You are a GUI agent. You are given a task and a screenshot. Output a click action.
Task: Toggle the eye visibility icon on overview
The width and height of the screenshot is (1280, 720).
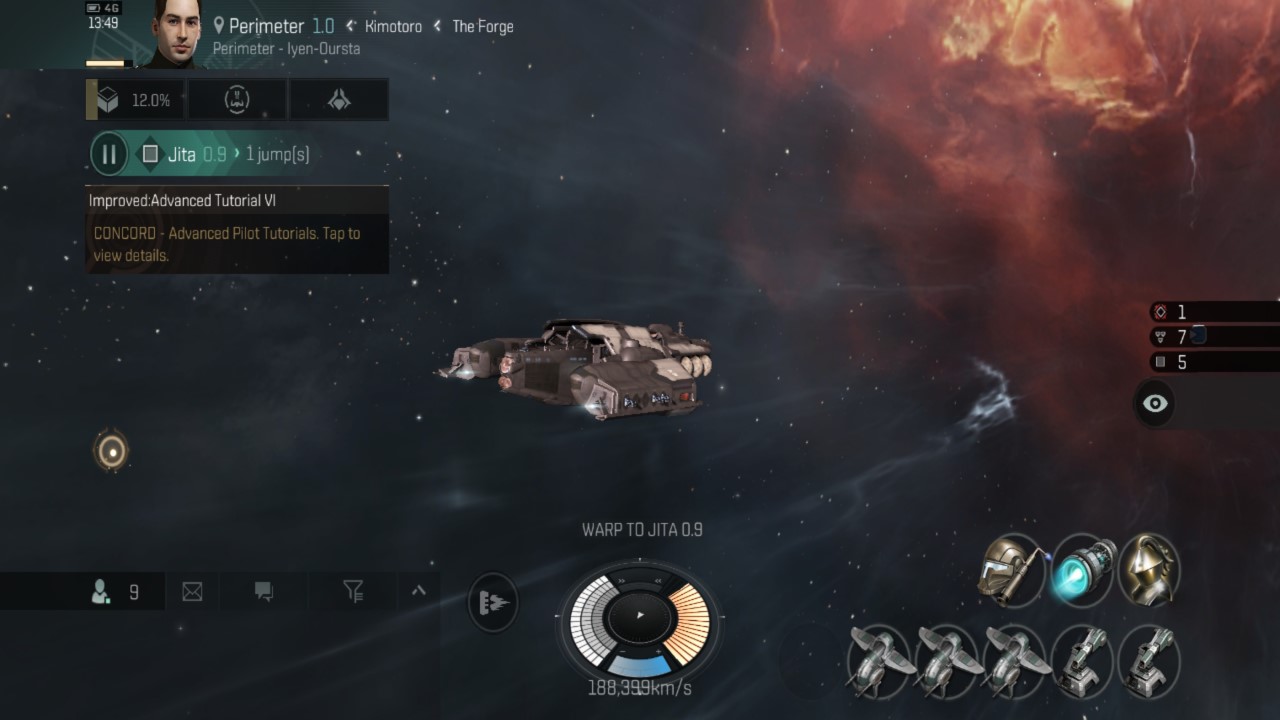1154,403
